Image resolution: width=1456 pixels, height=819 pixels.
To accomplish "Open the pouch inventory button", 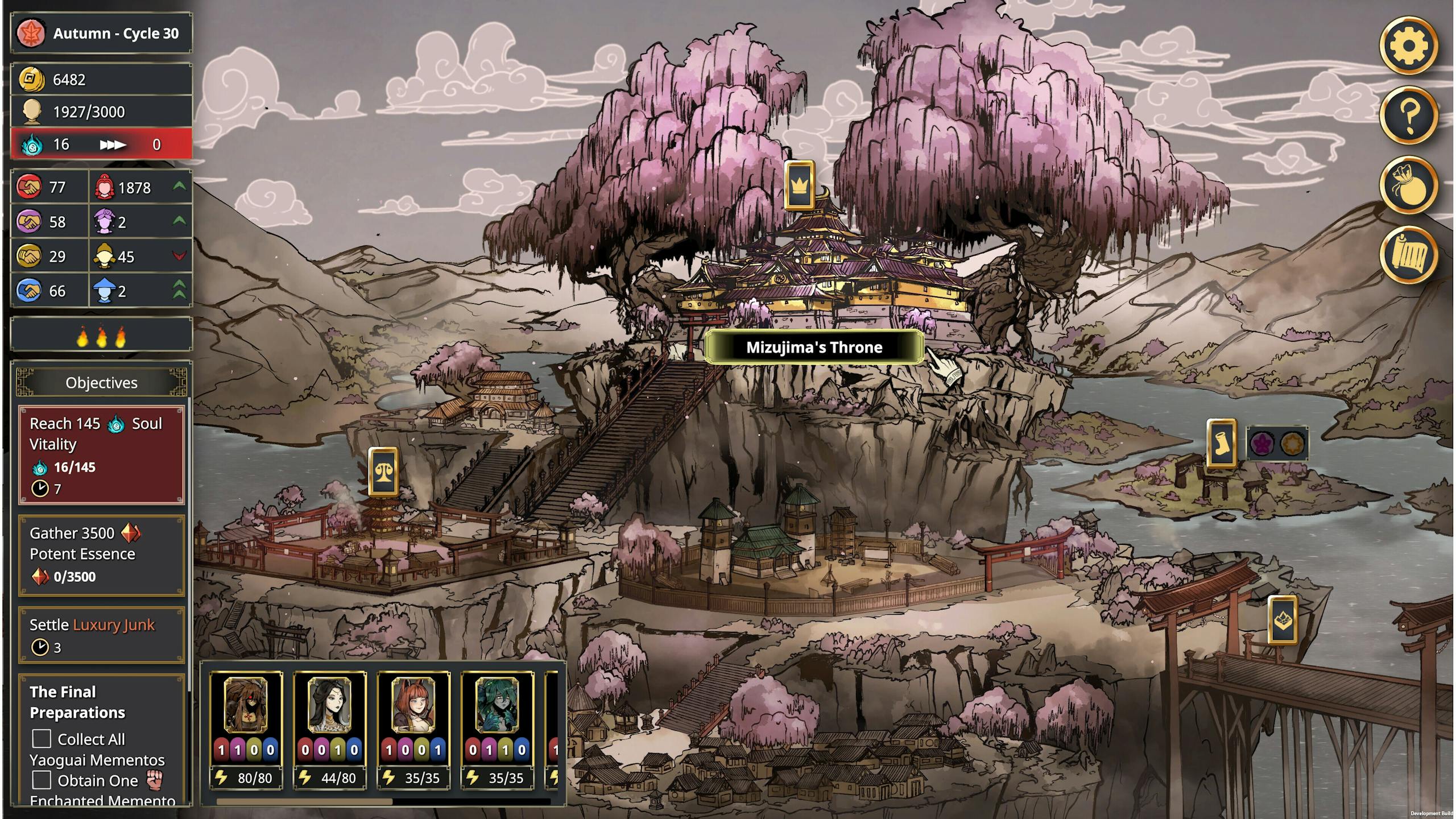I will pos(1408,185).
